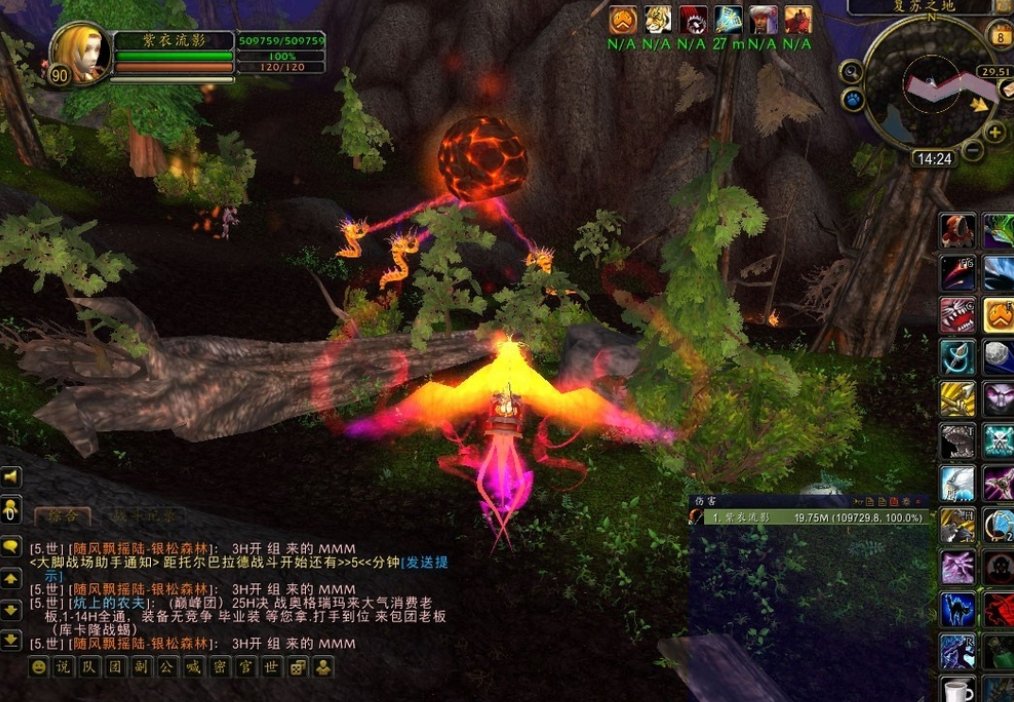Open the emote smiley button under chat
Image resolution: width=1014 pixels, height=702 pixels.
(38, 667)
